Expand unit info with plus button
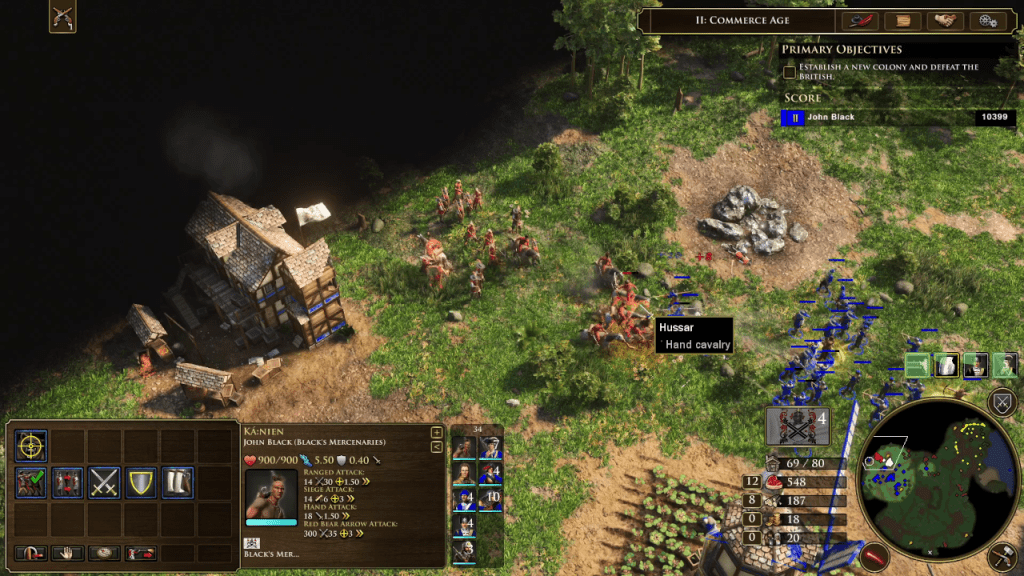The height and width of the screenshot is (576, 1024). [x=436, y=433]
